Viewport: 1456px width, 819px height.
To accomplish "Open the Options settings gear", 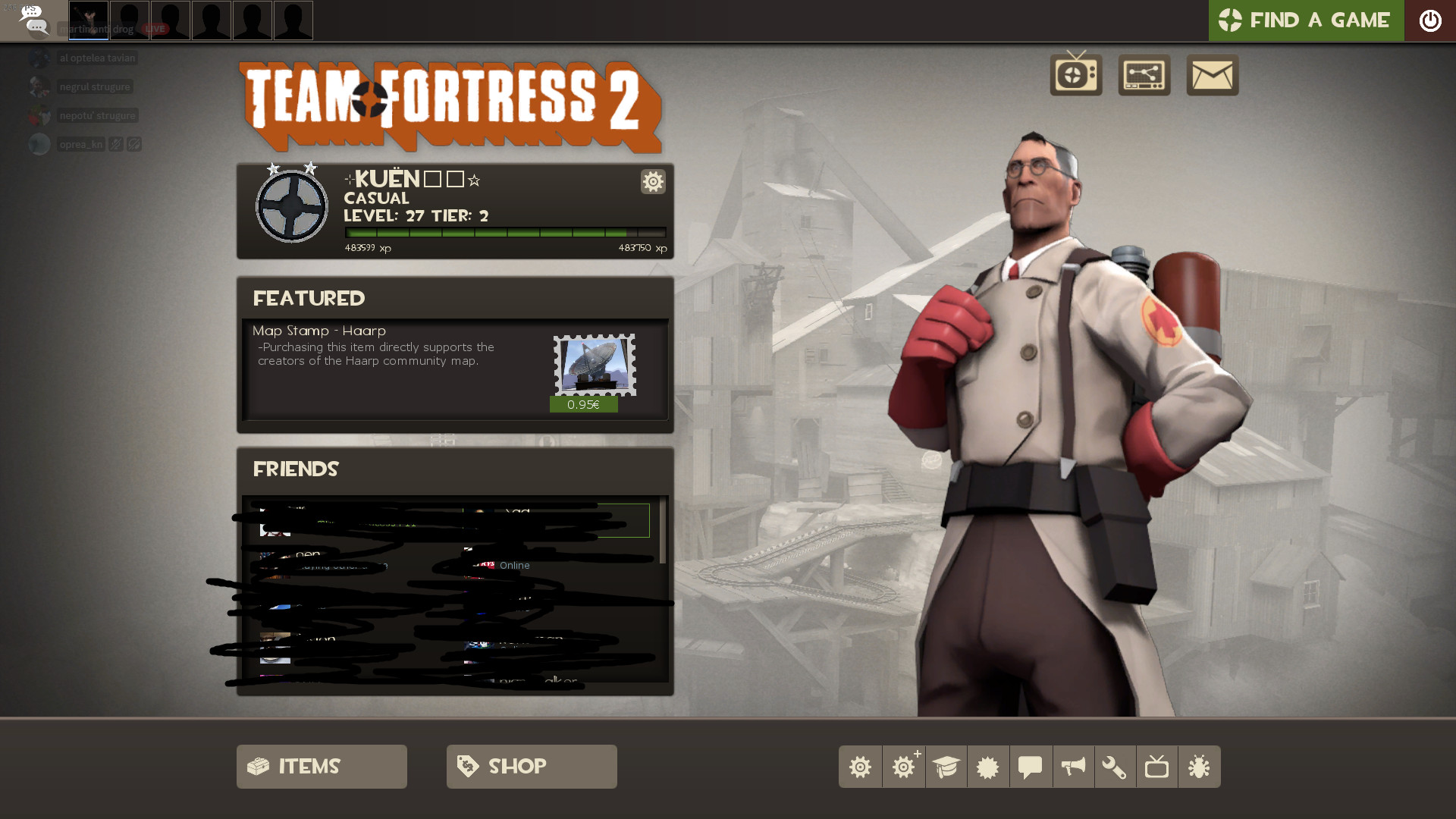I will pos(861,767).
